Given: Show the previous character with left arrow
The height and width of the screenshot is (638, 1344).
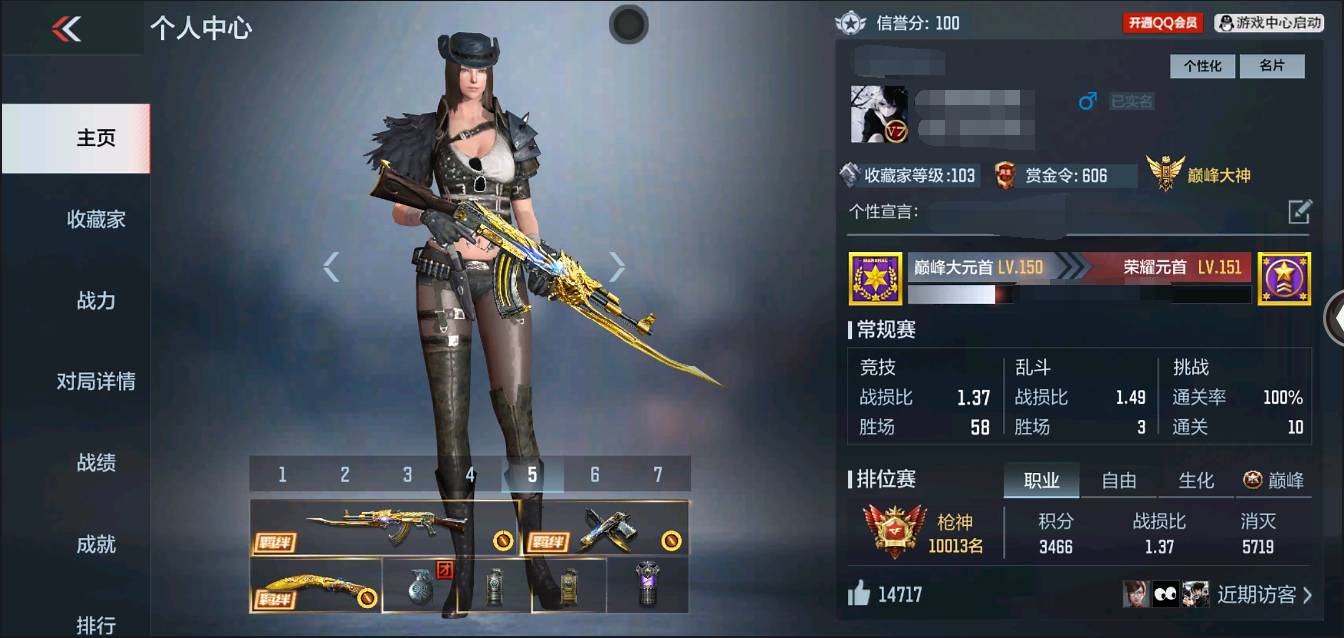Looking at the screenshot, I should tap(331, 267).
